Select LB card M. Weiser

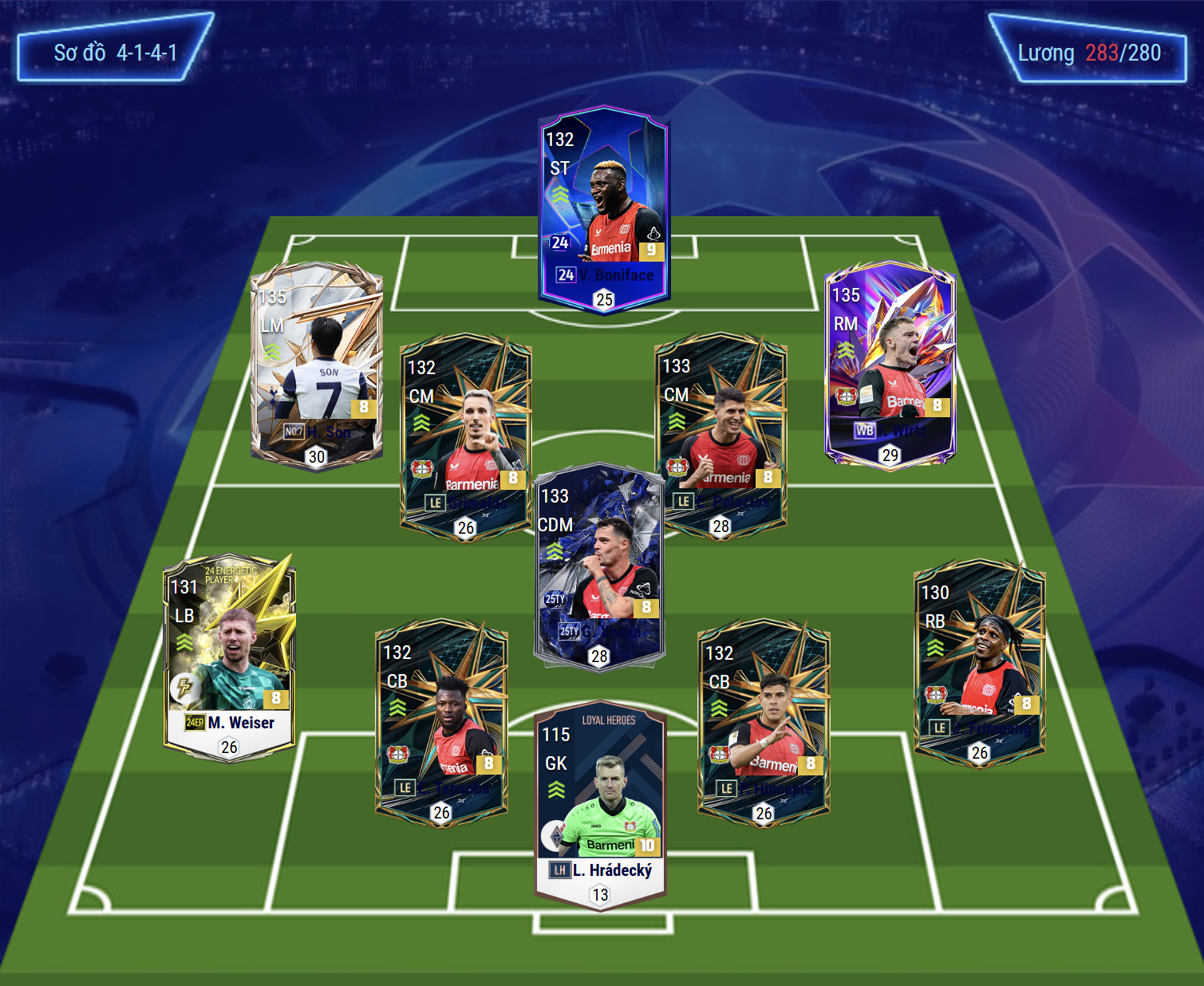pyautogui.click(x=230, y=657)
